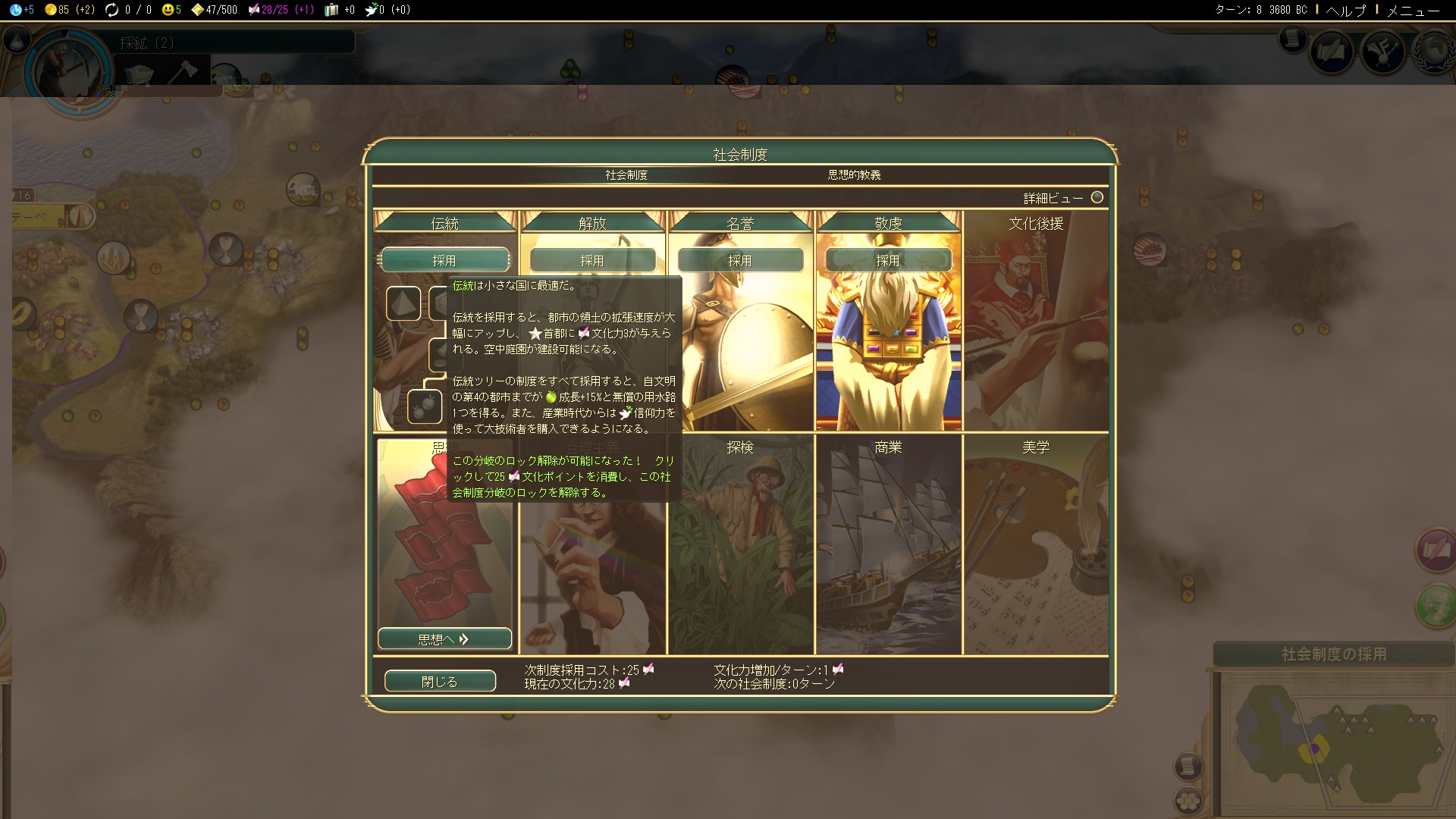Screen dimensions: 1456x819
Task: Close the social policy window with 閉じる
Action: (440, 681)
